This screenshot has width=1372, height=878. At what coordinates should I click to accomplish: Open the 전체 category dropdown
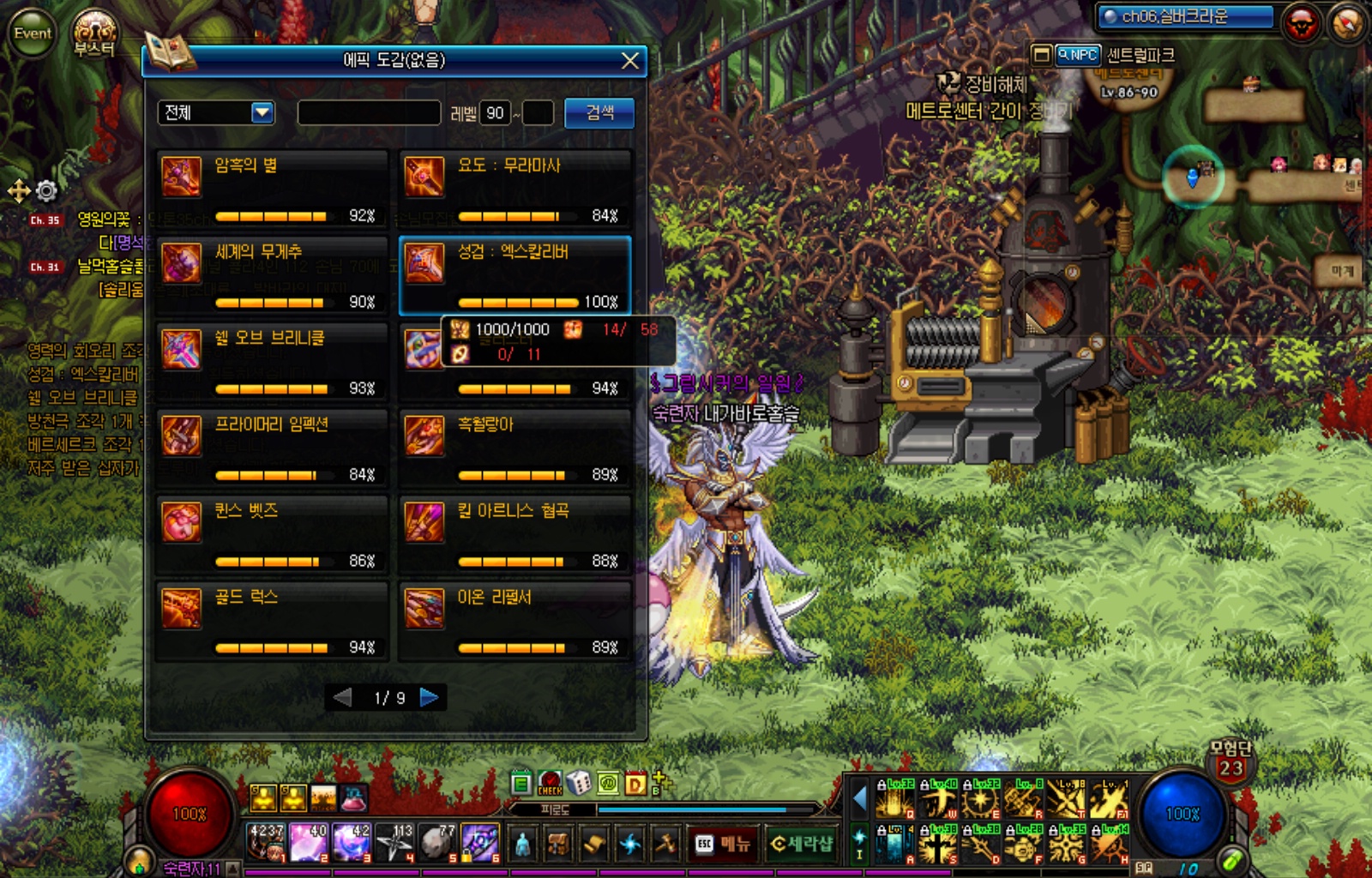click(262, 112)
